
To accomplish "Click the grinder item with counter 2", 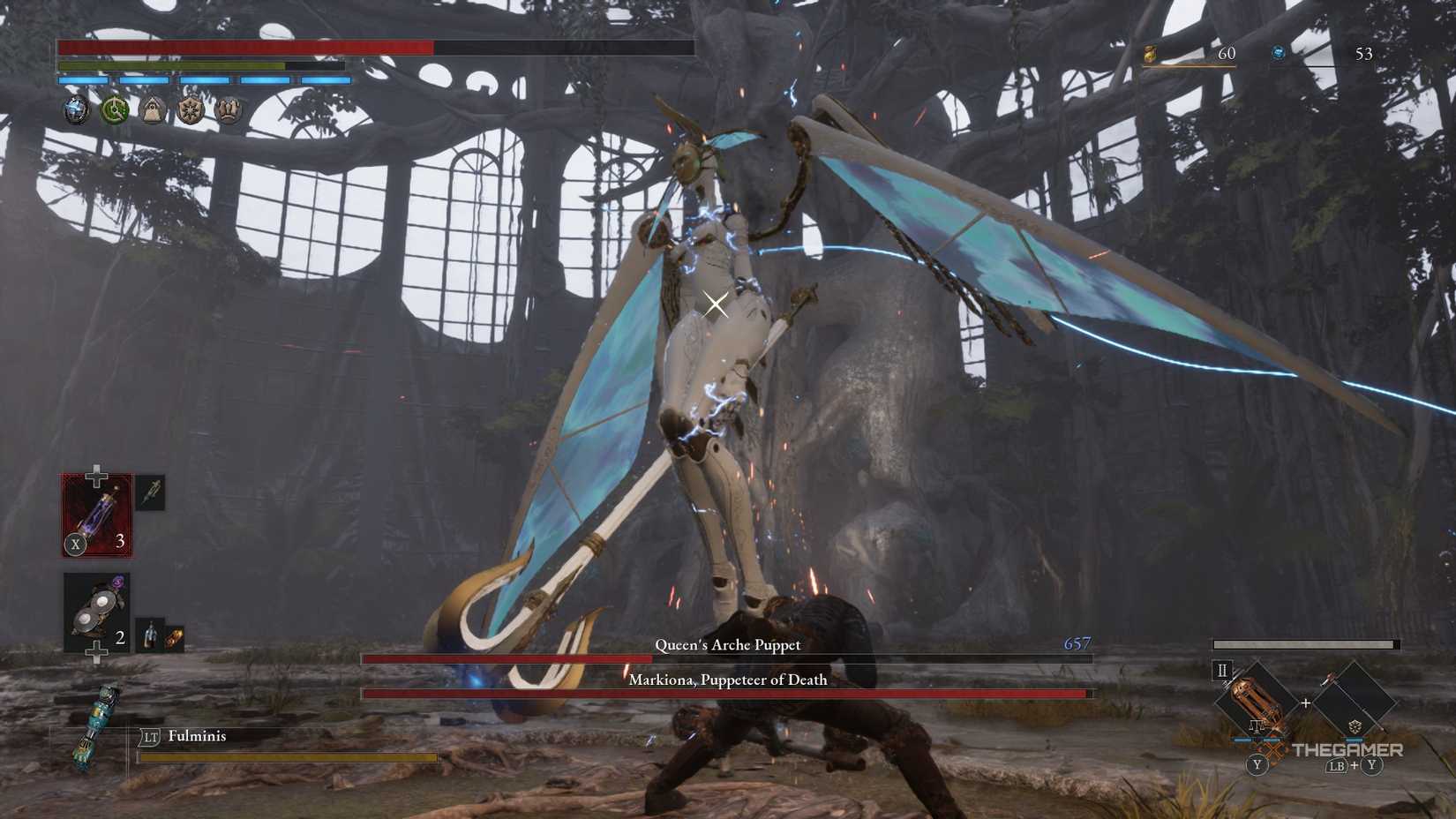I will [95, 609].
